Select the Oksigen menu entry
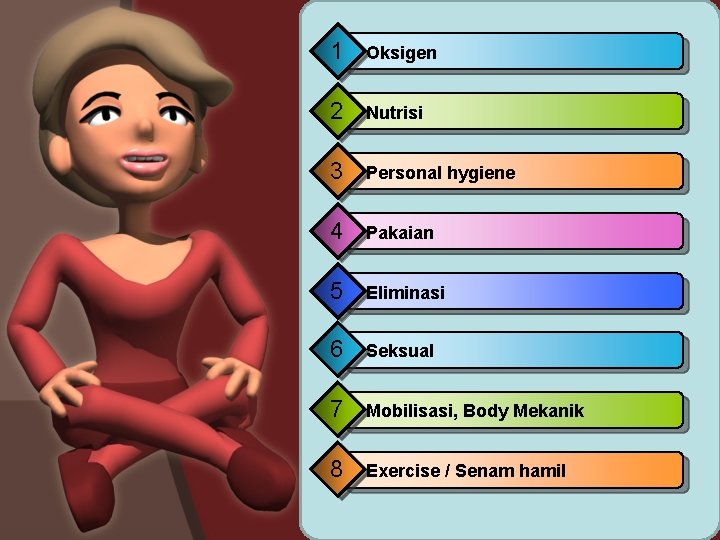This screenshot has width=720, height=540. [520, 52]
